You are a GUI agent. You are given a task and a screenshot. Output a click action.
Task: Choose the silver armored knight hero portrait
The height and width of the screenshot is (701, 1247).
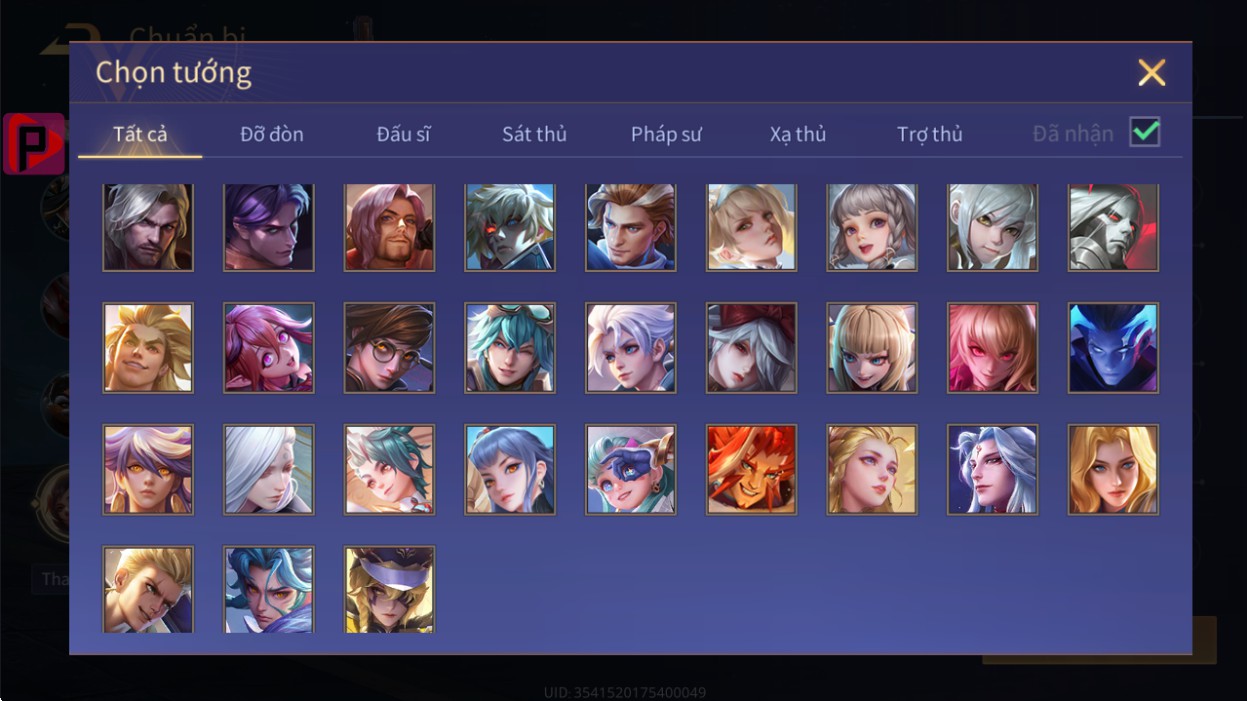click(x=1113, y=227)
